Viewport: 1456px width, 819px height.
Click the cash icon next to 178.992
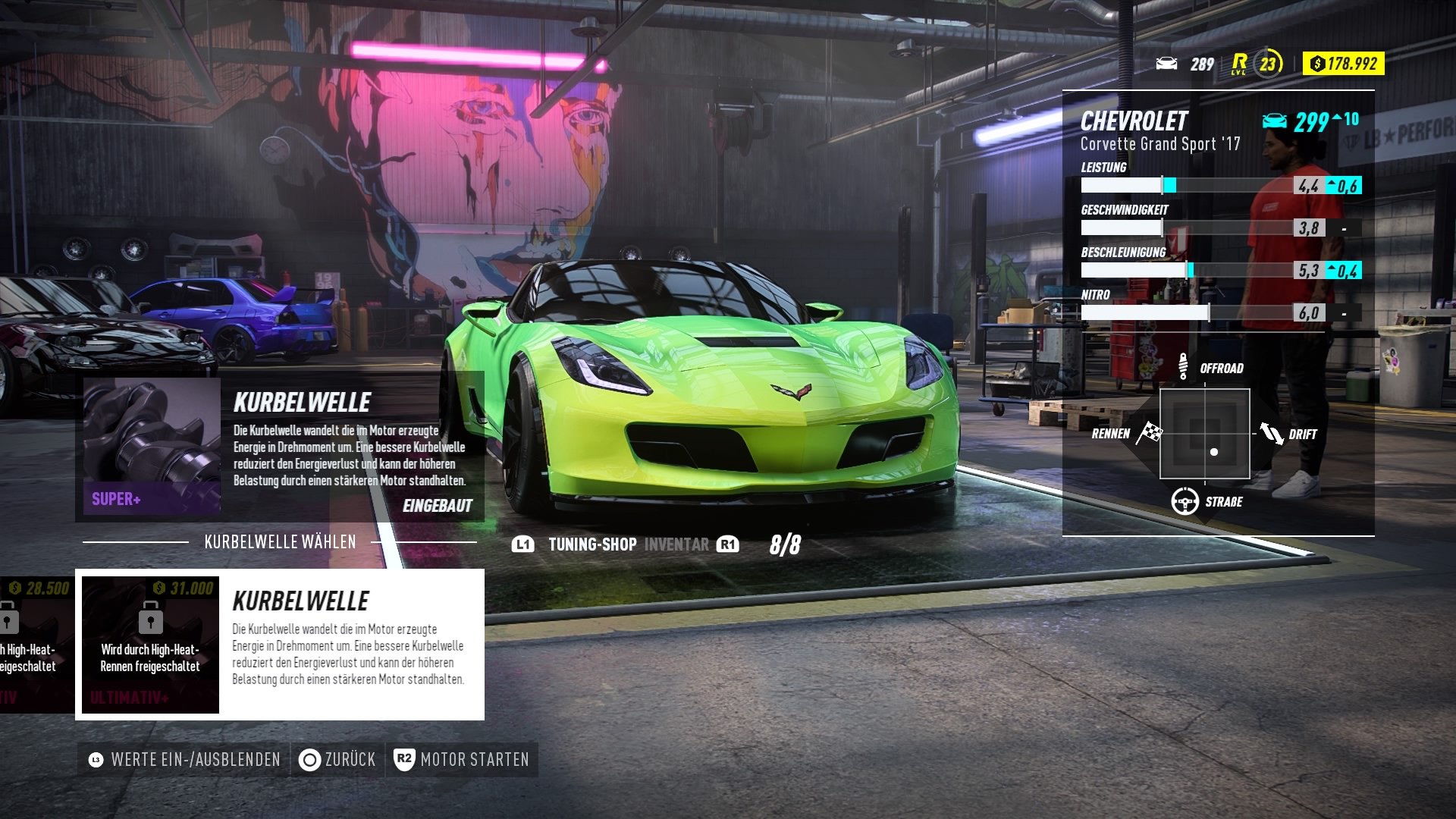1317,64
